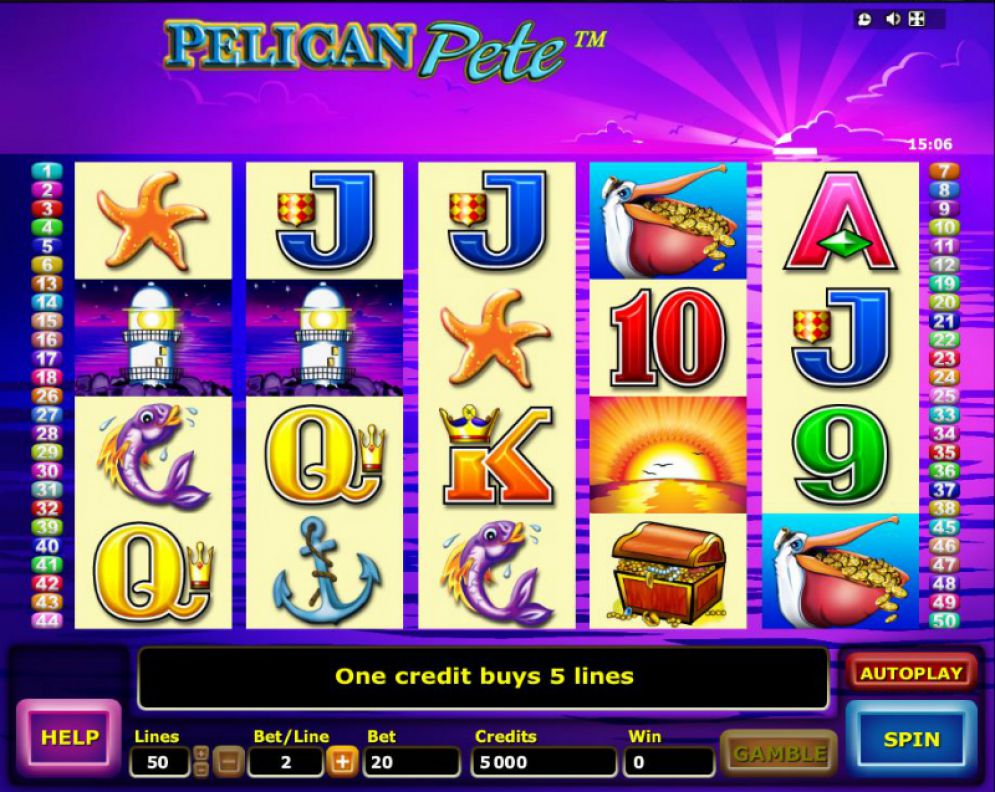The image size is (995, 792).
Task: Choose payline number 7 marker
Action: click(945, 171)
